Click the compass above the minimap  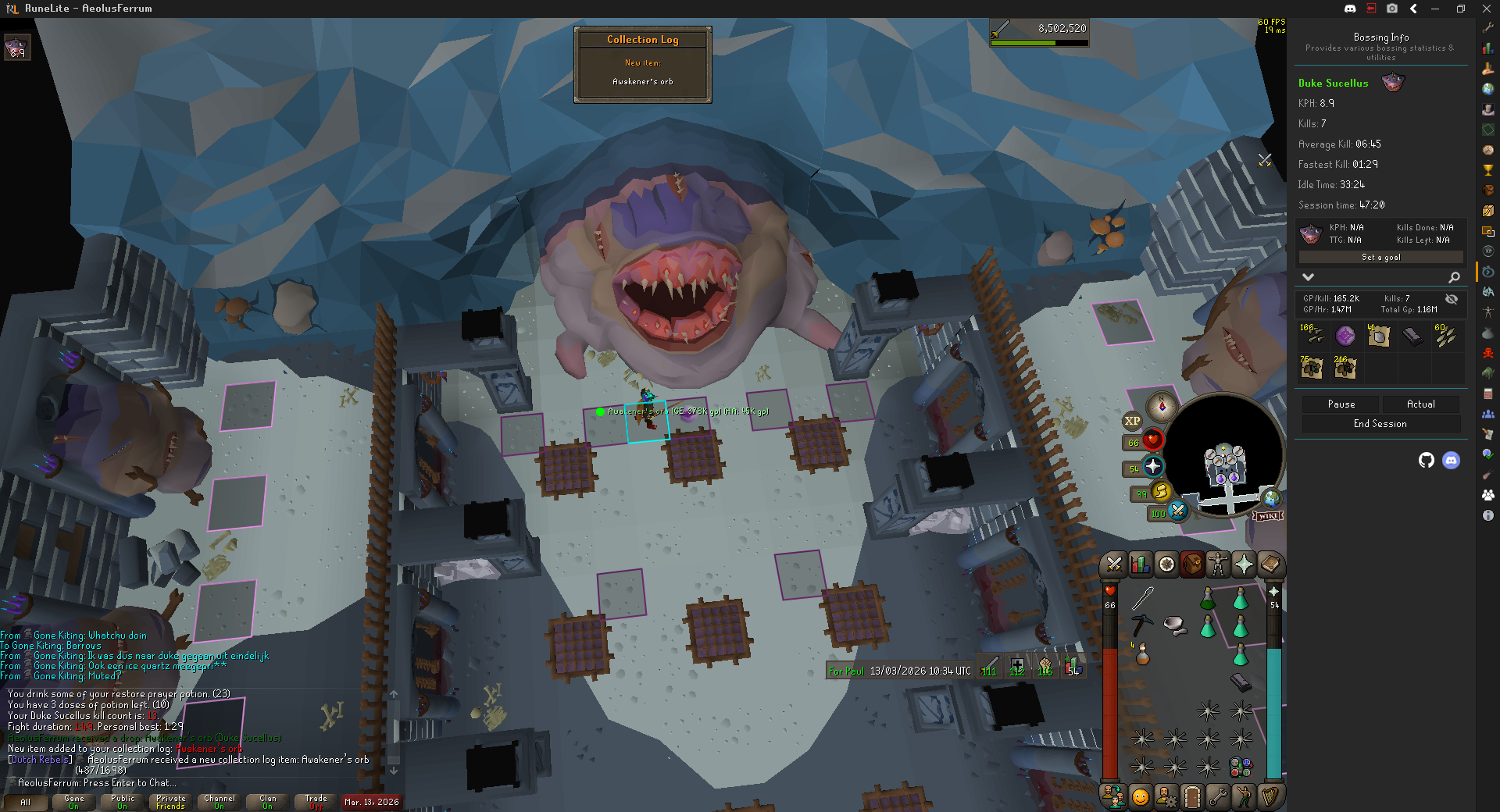tap(1162, 407)
